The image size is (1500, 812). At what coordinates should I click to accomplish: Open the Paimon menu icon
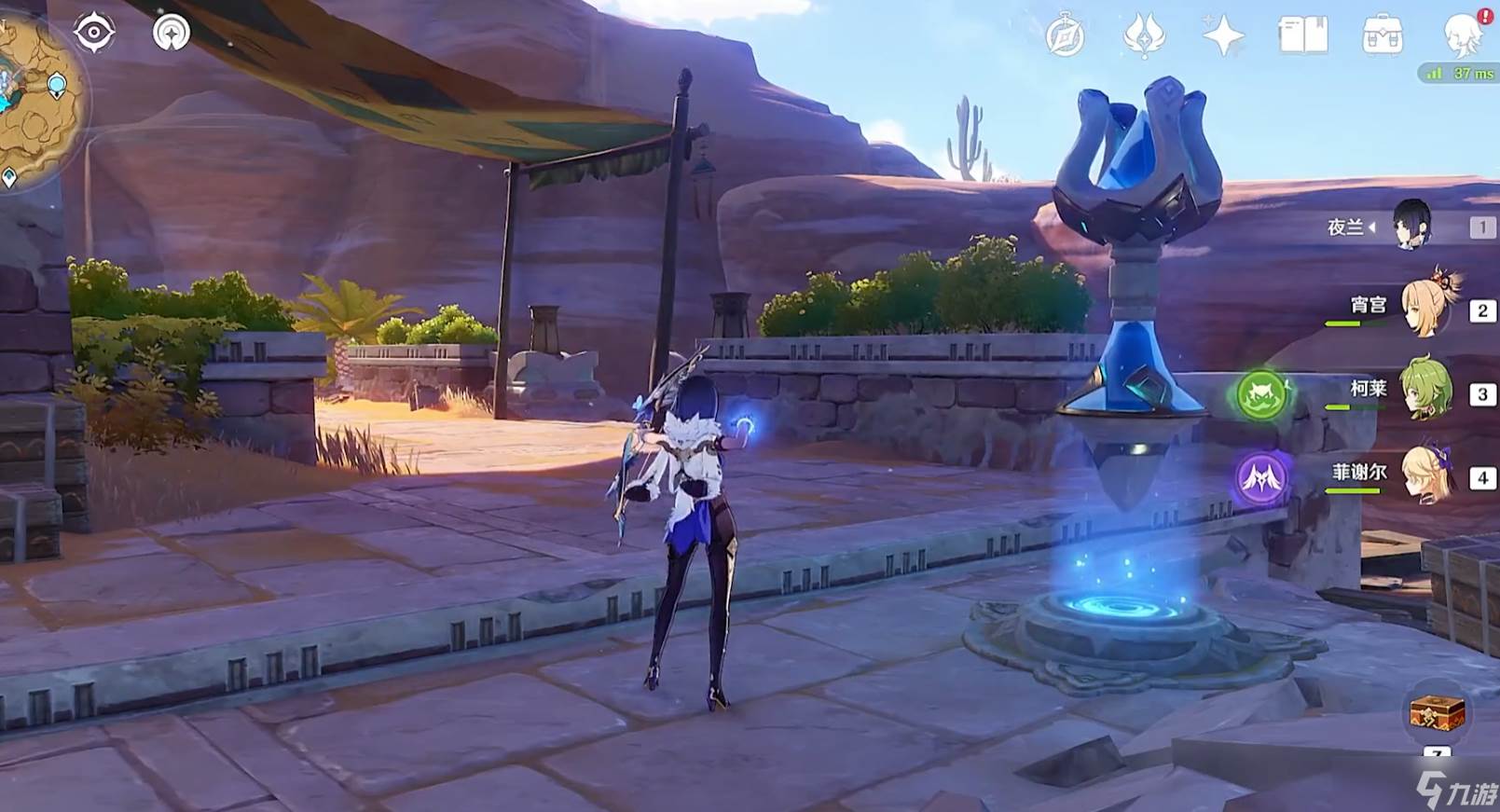(1462, 35)
